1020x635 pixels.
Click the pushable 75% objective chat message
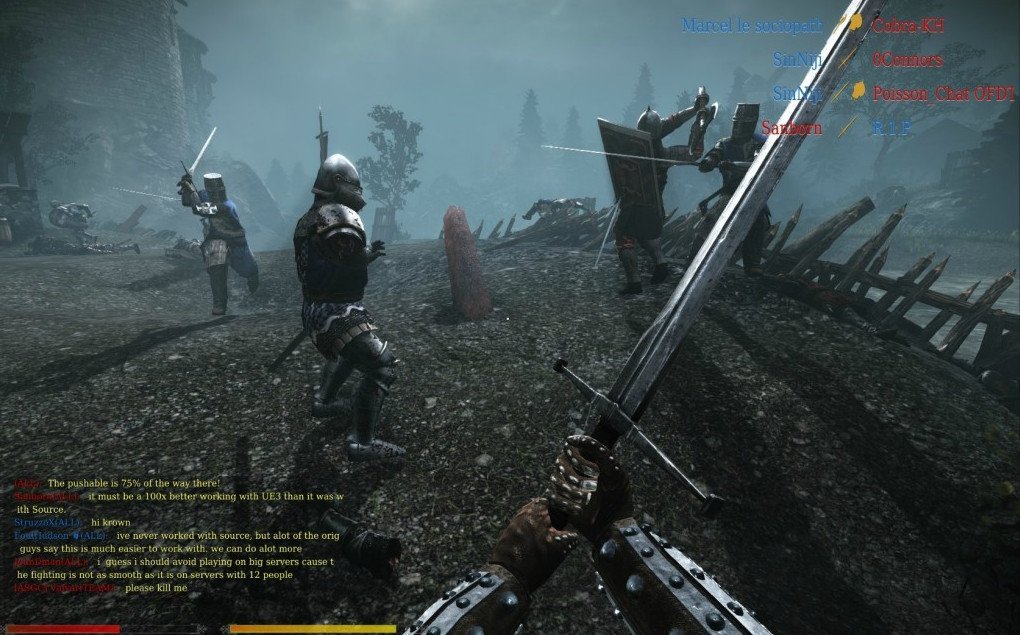click(133, 483)
